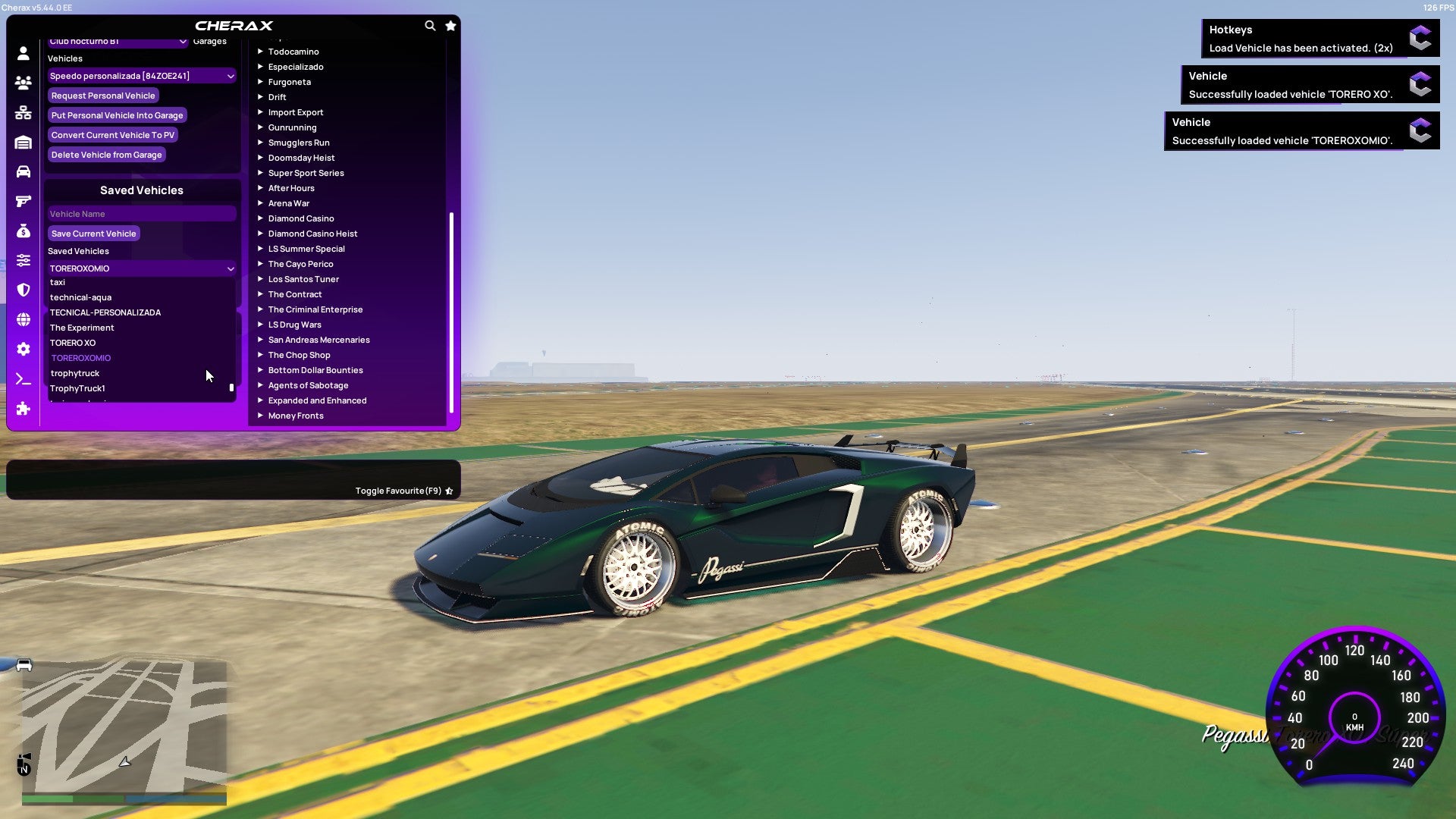Image resolution: width=1456 pixels, height=819 pixels.
Task: Click the Vehicle Name input field
Action: click(x=141, y=213)
